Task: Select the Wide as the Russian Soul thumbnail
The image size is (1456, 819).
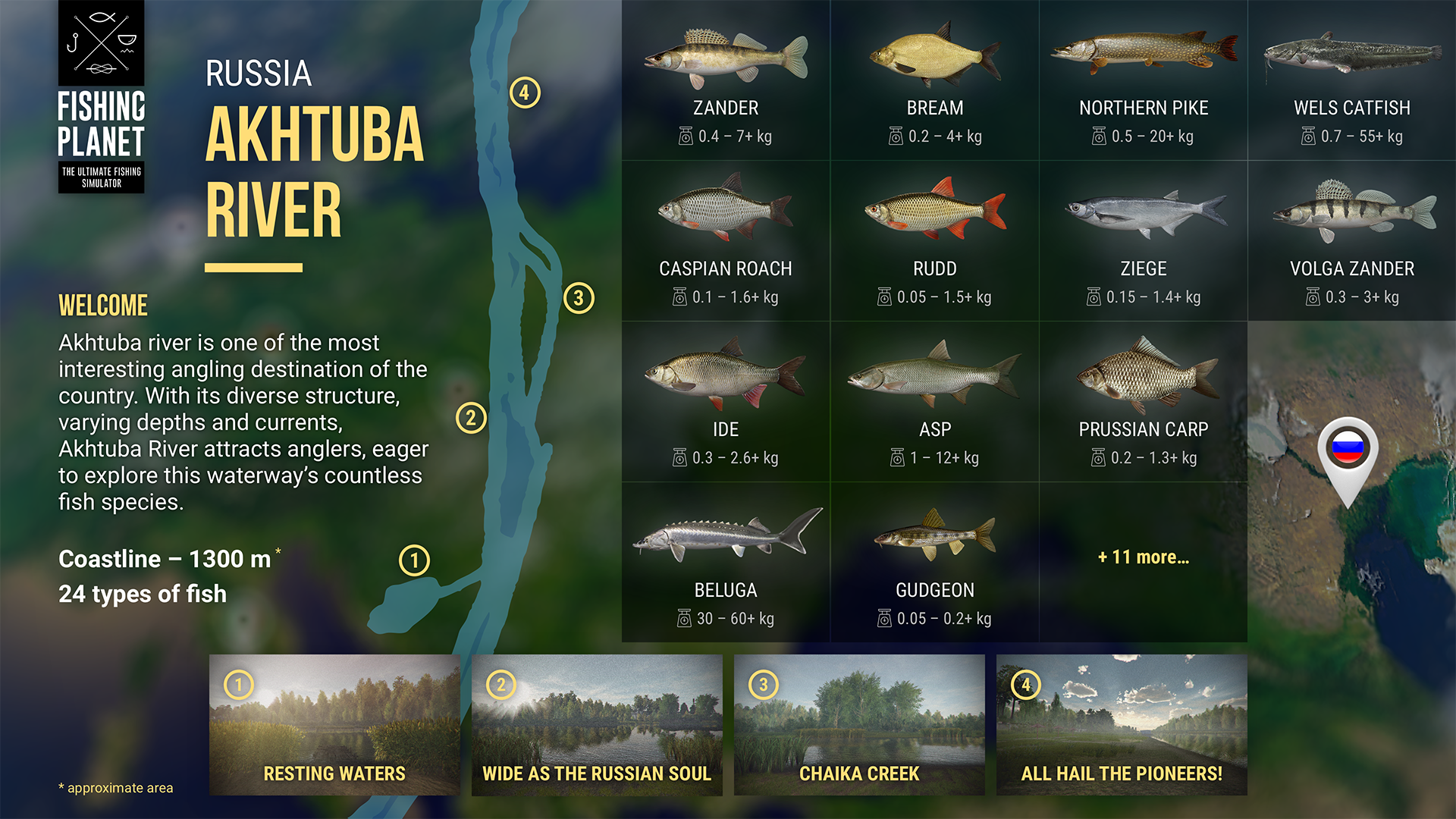Action: click(x=597, y=724)
